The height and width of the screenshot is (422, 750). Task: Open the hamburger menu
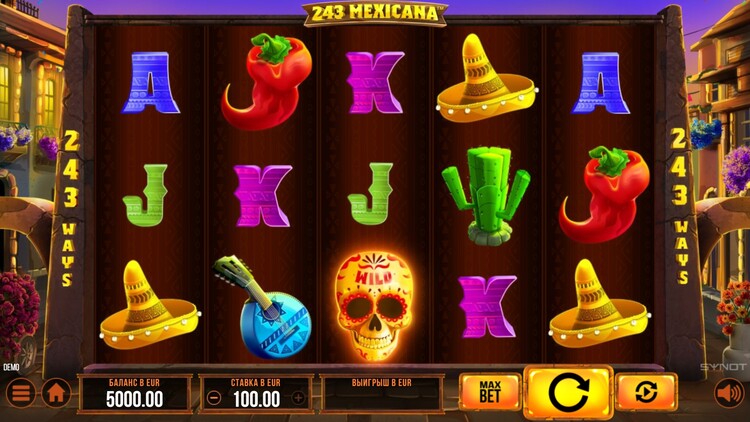[x=21, y=393]
